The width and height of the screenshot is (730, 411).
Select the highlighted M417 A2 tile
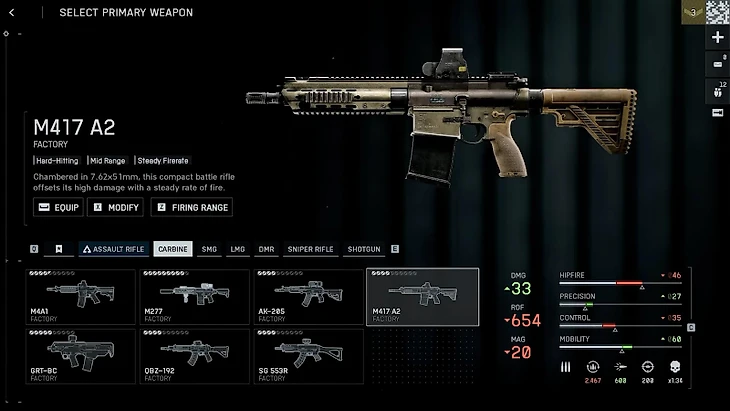click(x=422, y=296)
